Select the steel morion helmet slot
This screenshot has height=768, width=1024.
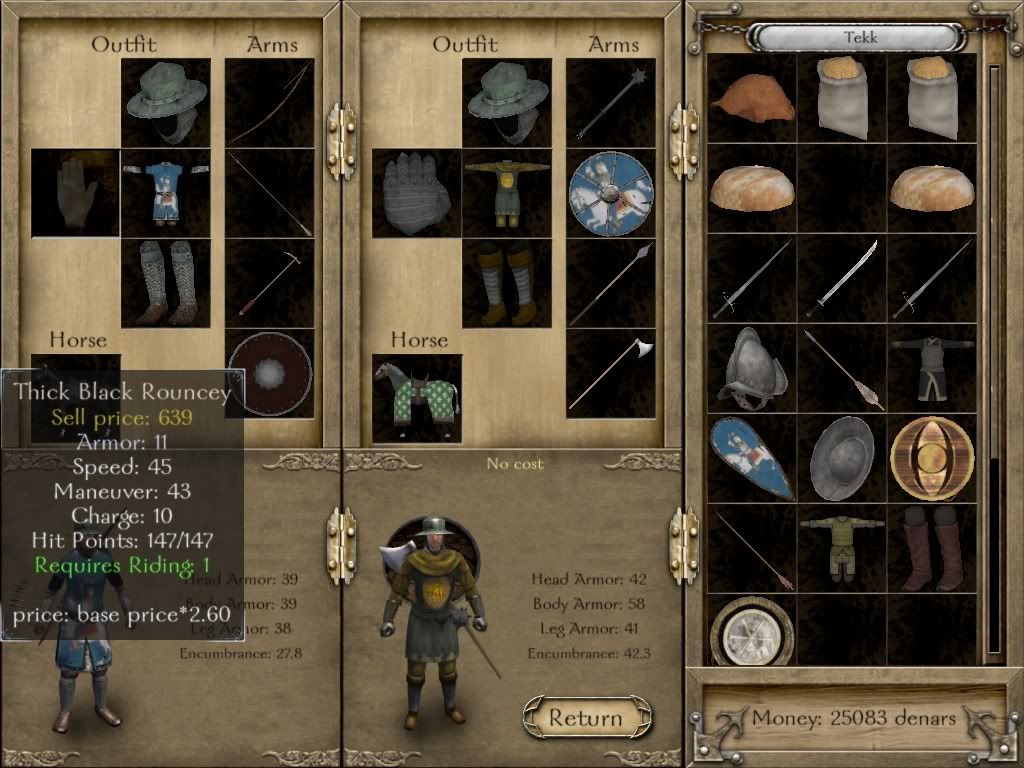(751, 368)
